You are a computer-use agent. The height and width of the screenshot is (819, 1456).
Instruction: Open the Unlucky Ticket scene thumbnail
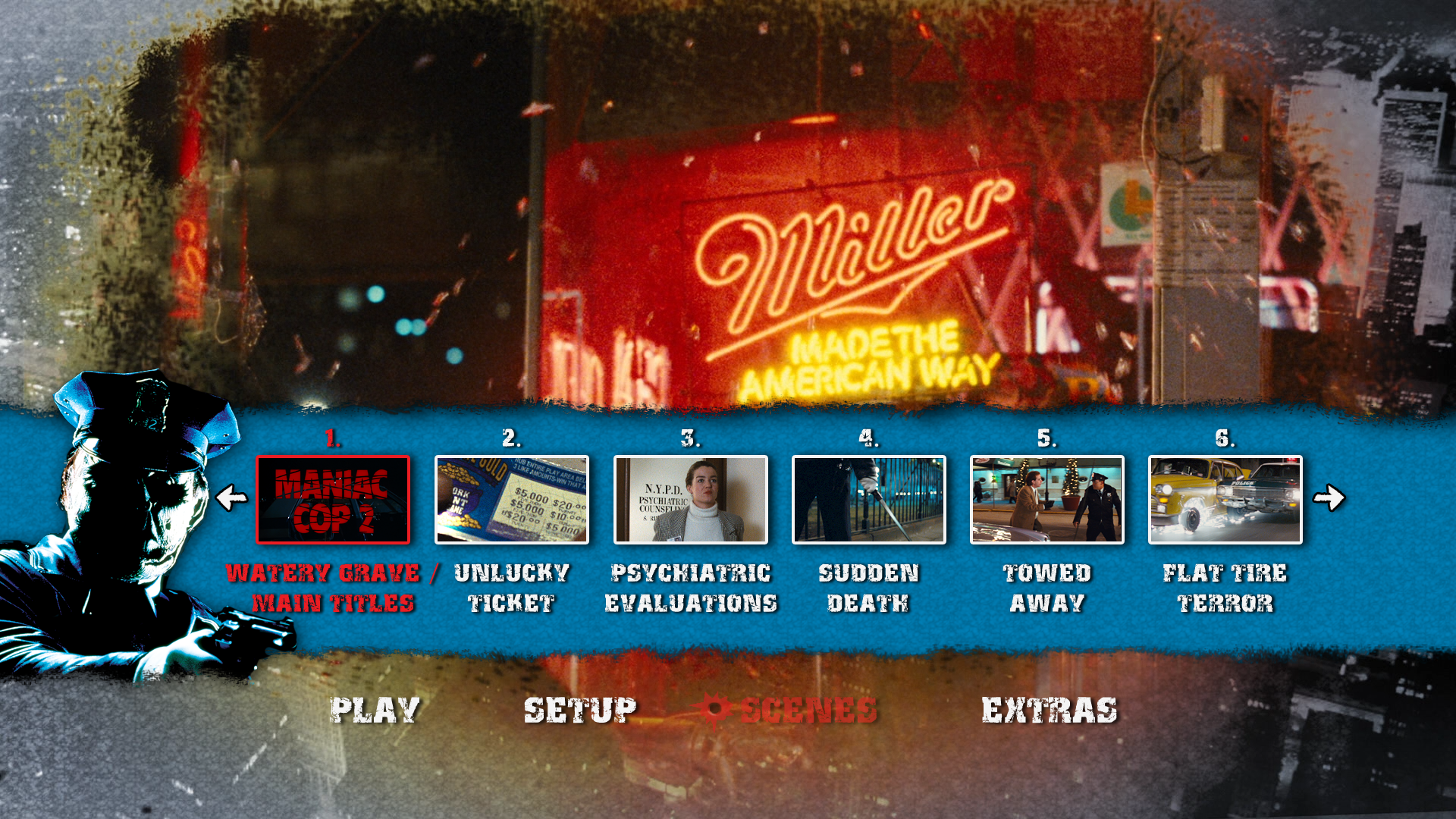[511, 499]
